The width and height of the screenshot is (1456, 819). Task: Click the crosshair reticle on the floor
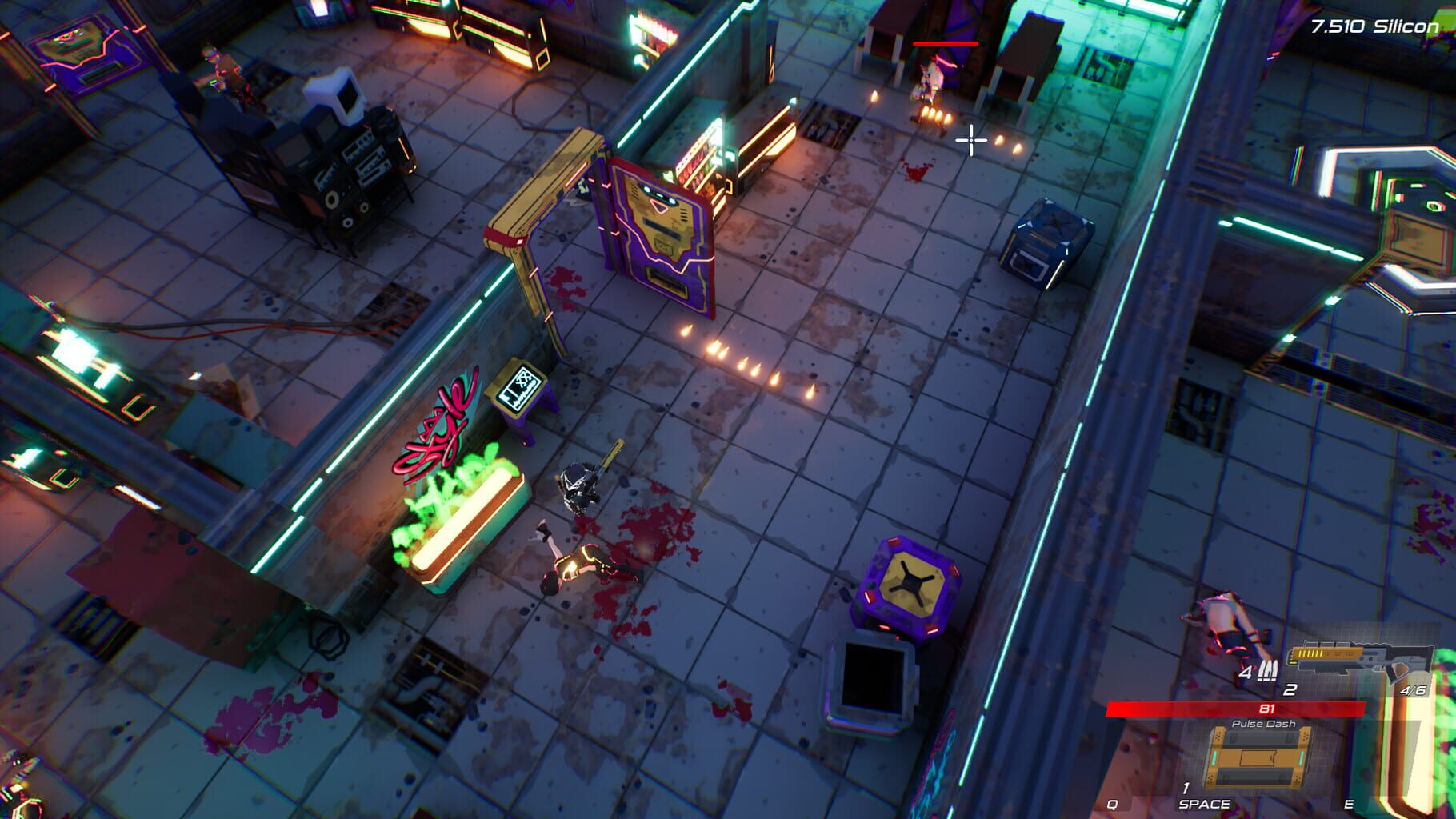pyautogui.click(x=970, y=142)
